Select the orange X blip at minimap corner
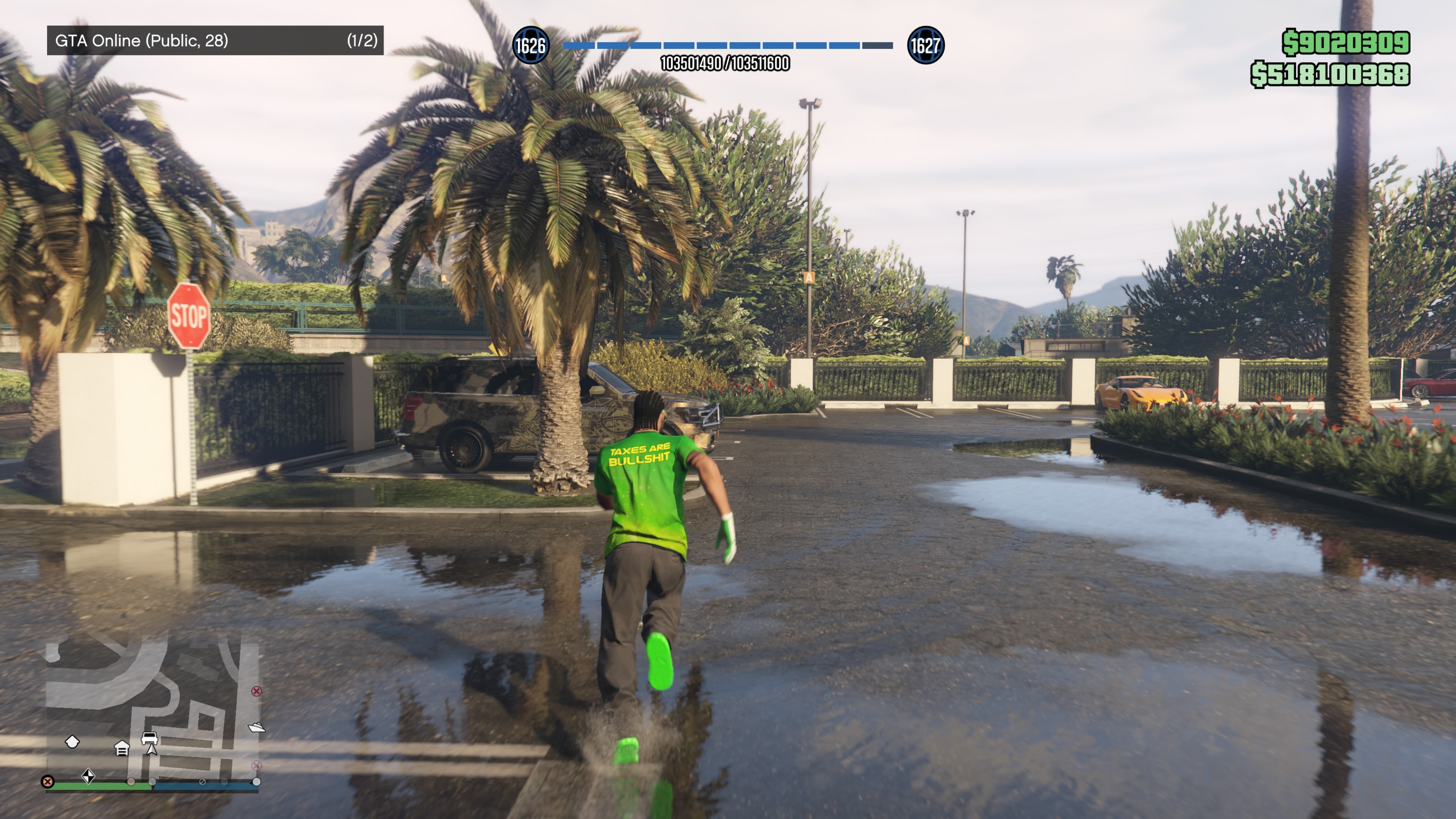Viewport: 1456px width, 819px height. tap(47, 782)
